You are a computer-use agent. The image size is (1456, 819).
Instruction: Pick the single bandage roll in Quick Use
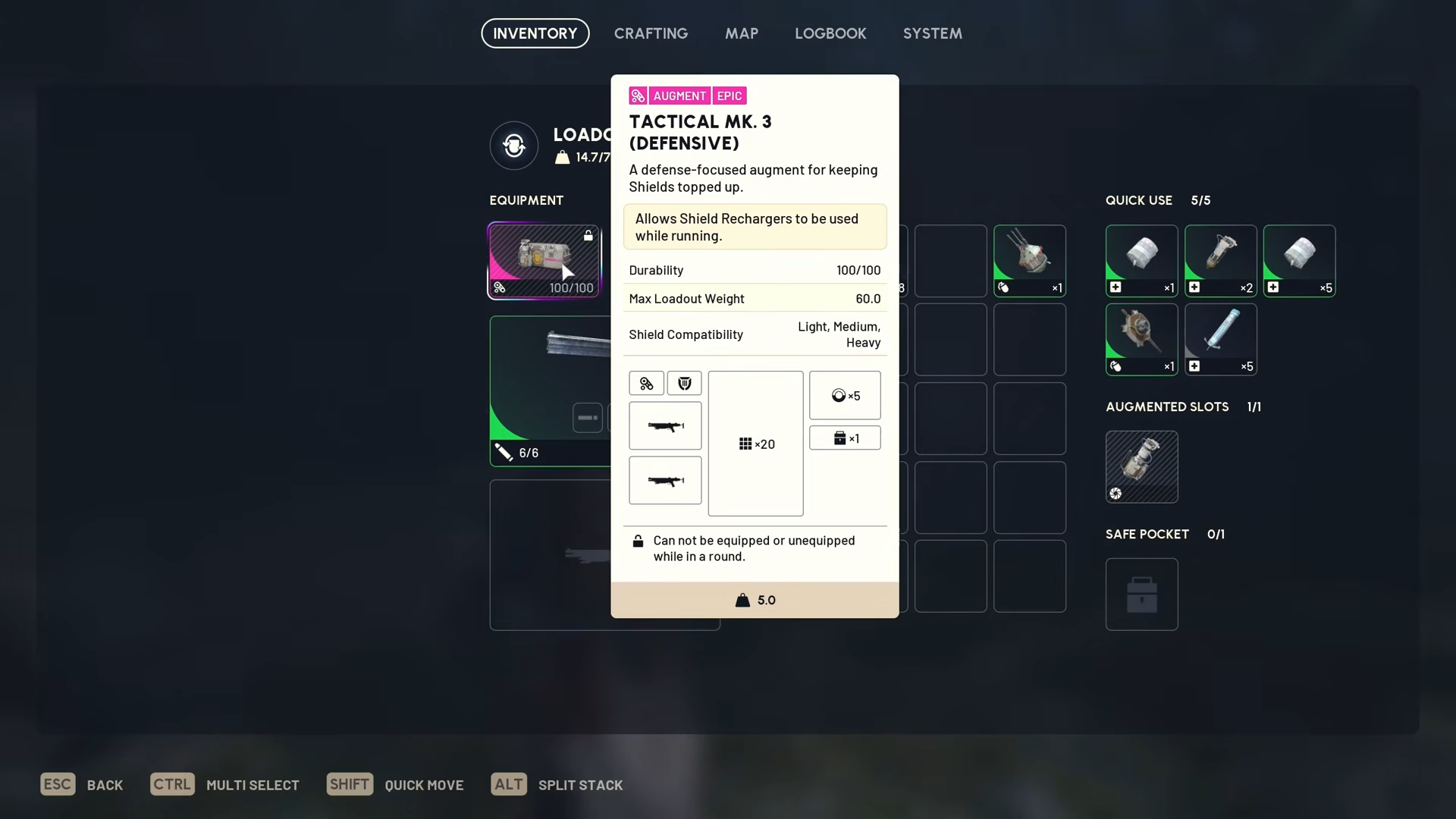[1141, 260]
